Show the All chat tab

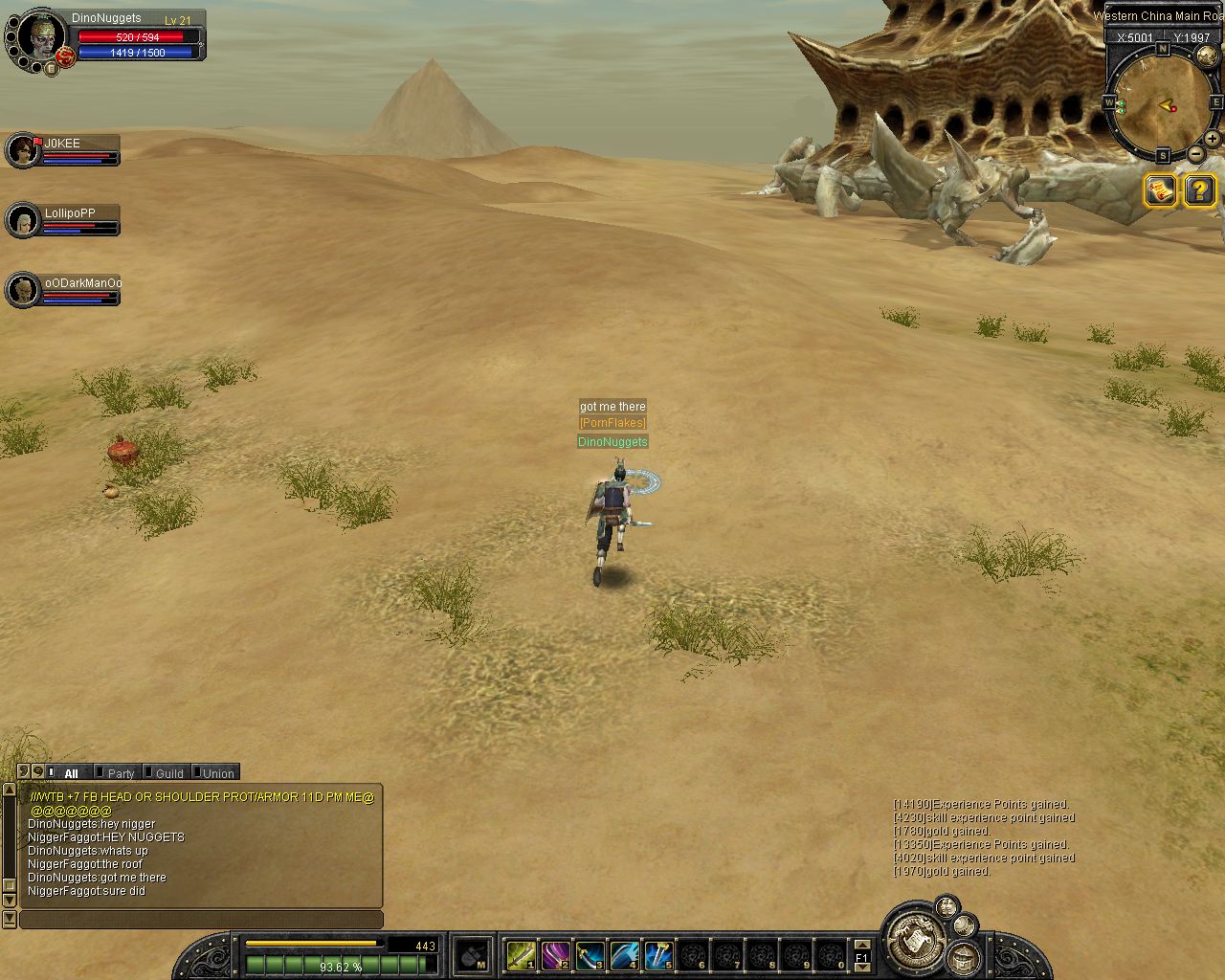coord(70,773)
